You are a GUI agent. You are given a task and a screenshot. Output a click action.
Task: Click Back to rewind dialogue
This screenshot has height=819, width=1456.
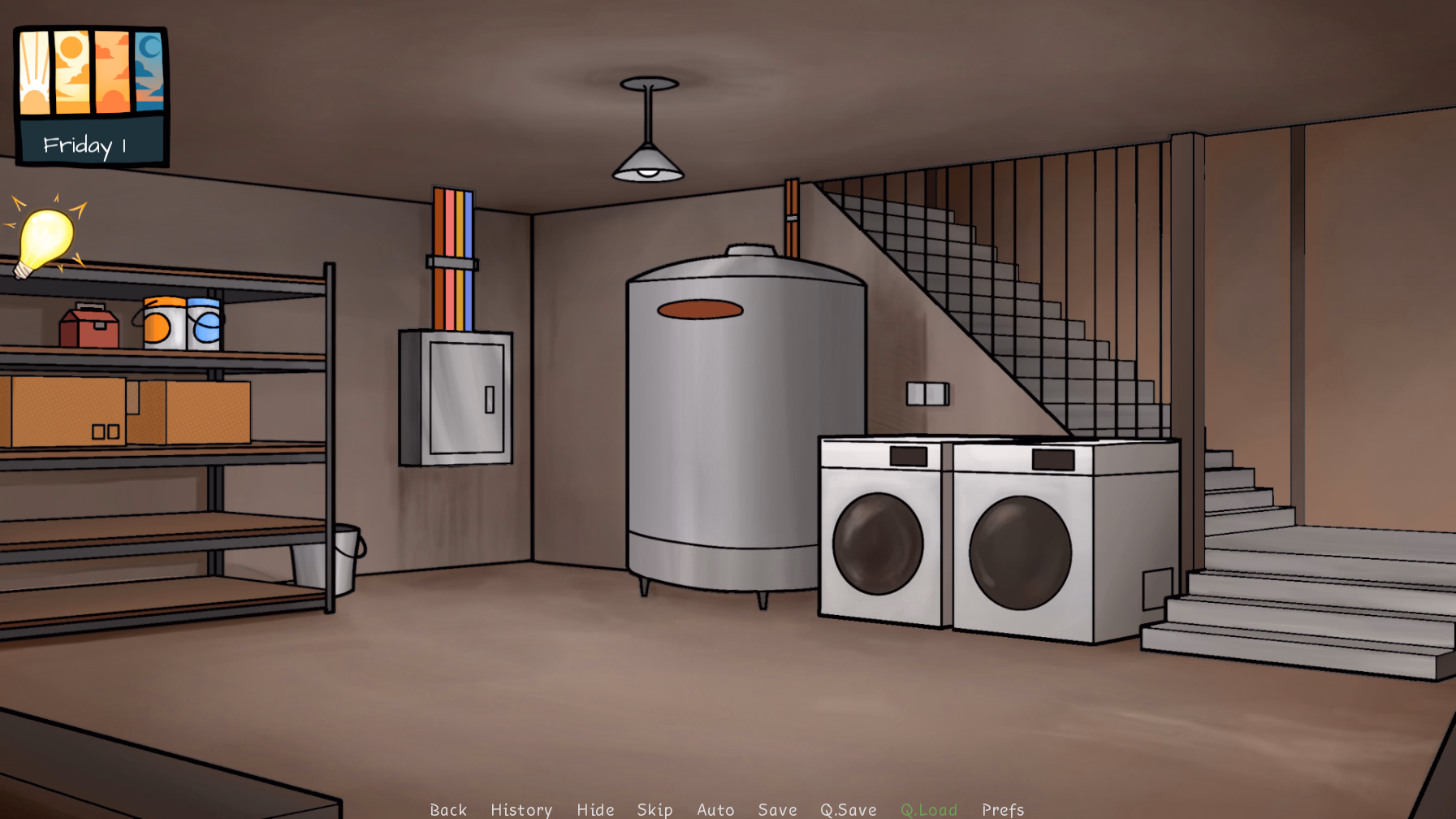(448, 809)
